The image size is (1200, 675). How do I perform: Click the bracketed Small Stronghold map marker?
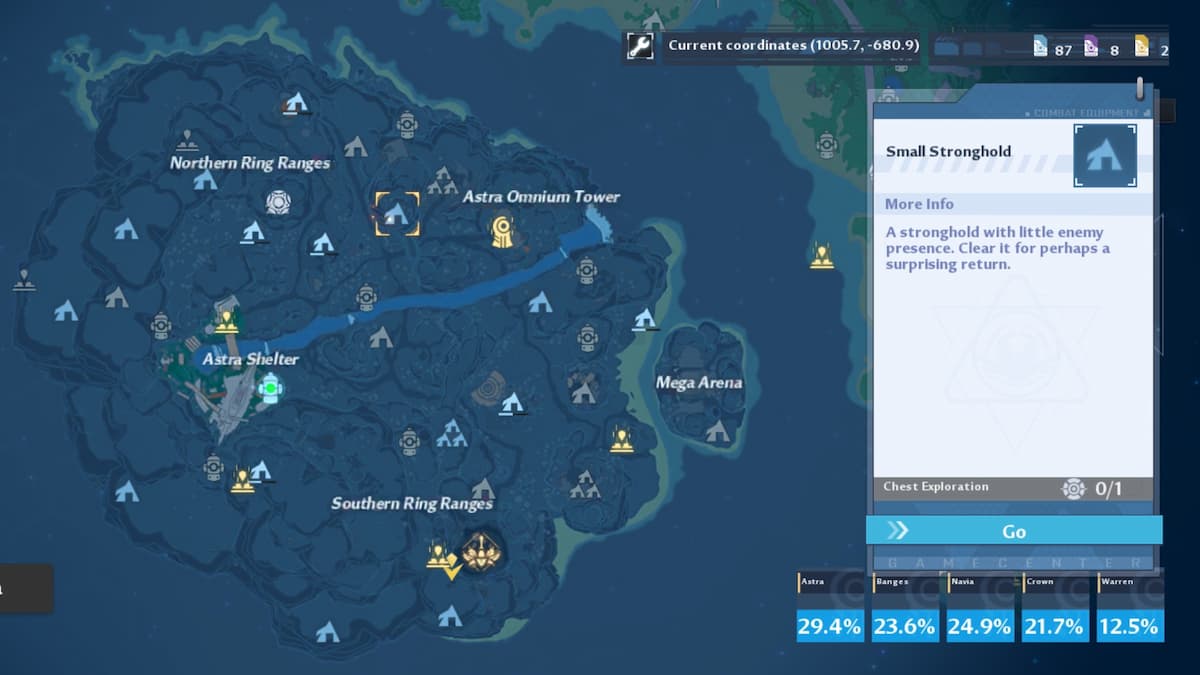pos(397,213)
